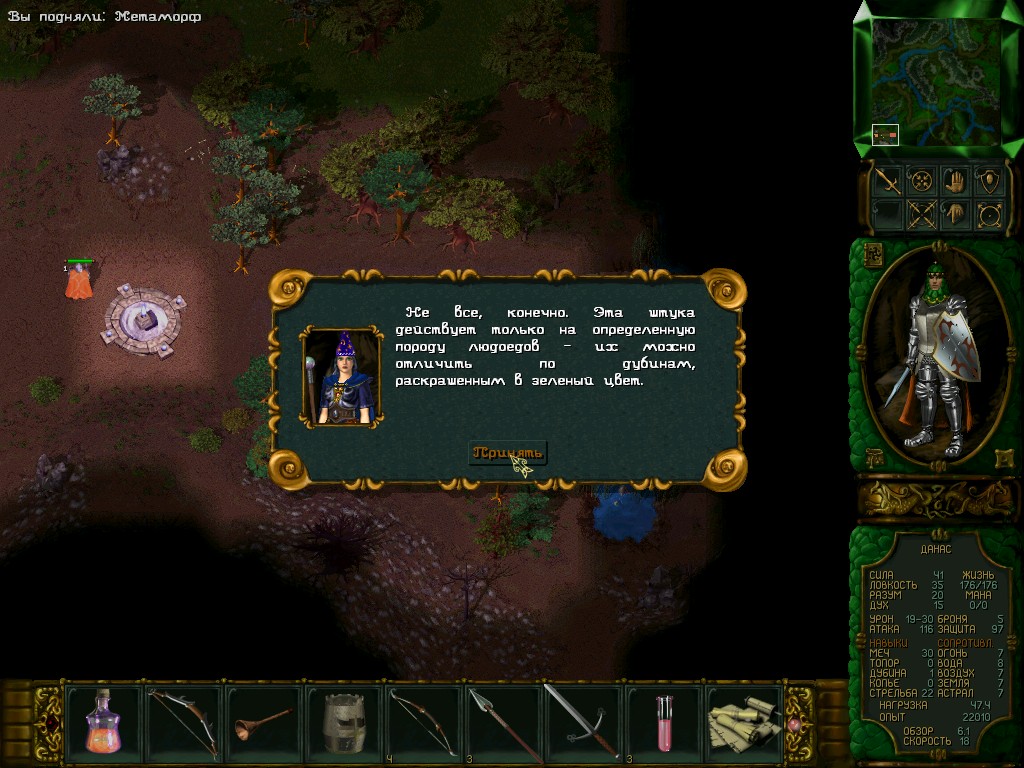Screen dimensions: 1024x768
Task: Select the open hand command
Action: tap(954, 181)
